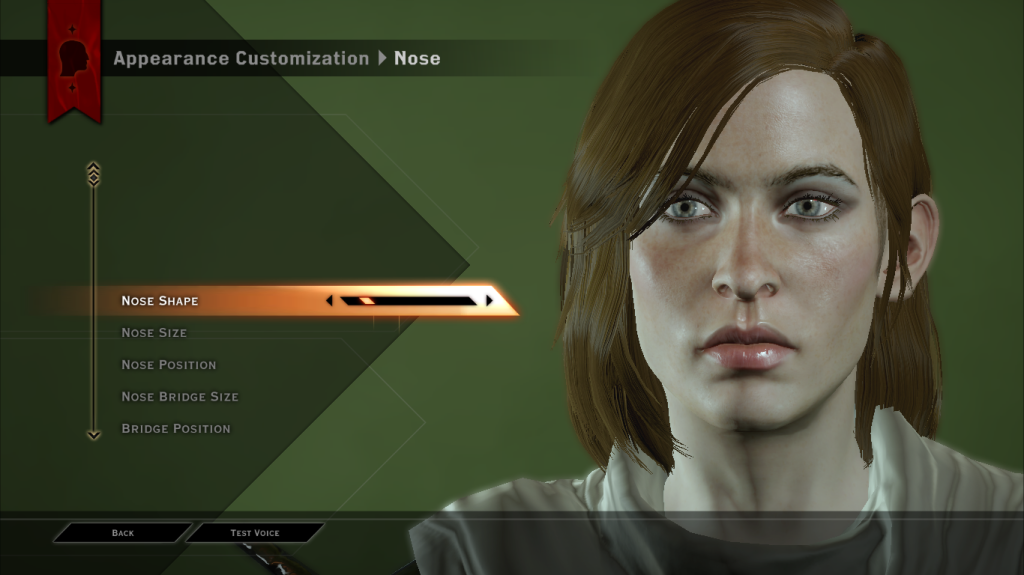Choose the Nose Size entry
The width and height of the screenshot is (1024, 575).
[x=154, y=333]
